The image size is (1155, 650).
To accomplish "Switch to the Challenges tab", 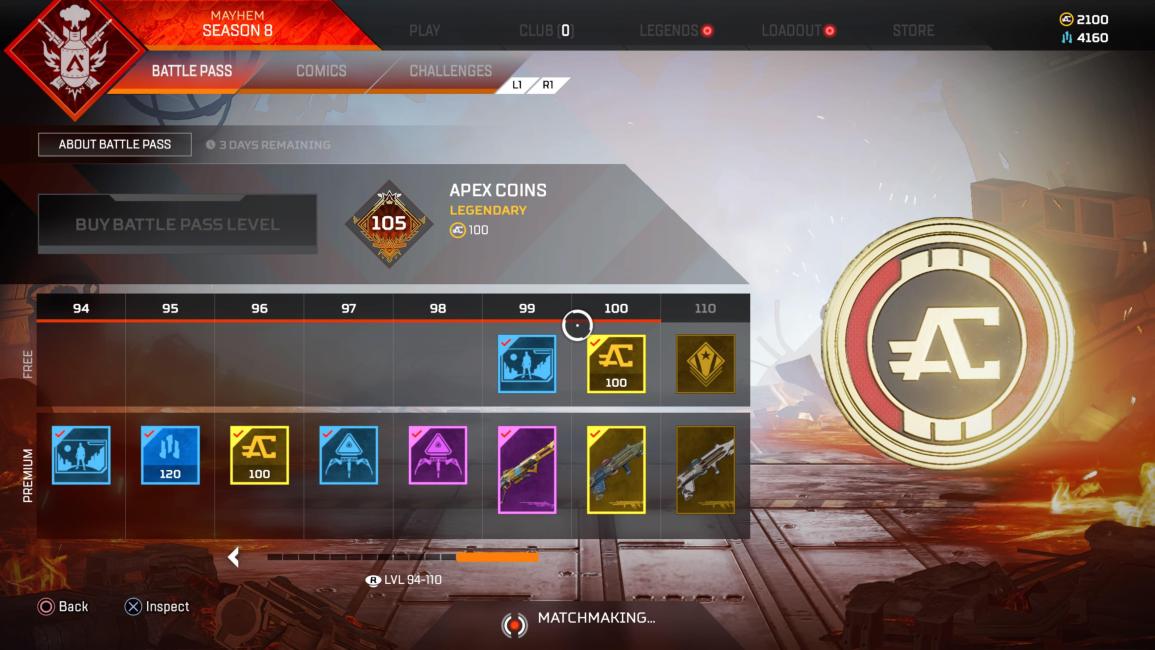I will pyautogui.click(x=450, y=71).
